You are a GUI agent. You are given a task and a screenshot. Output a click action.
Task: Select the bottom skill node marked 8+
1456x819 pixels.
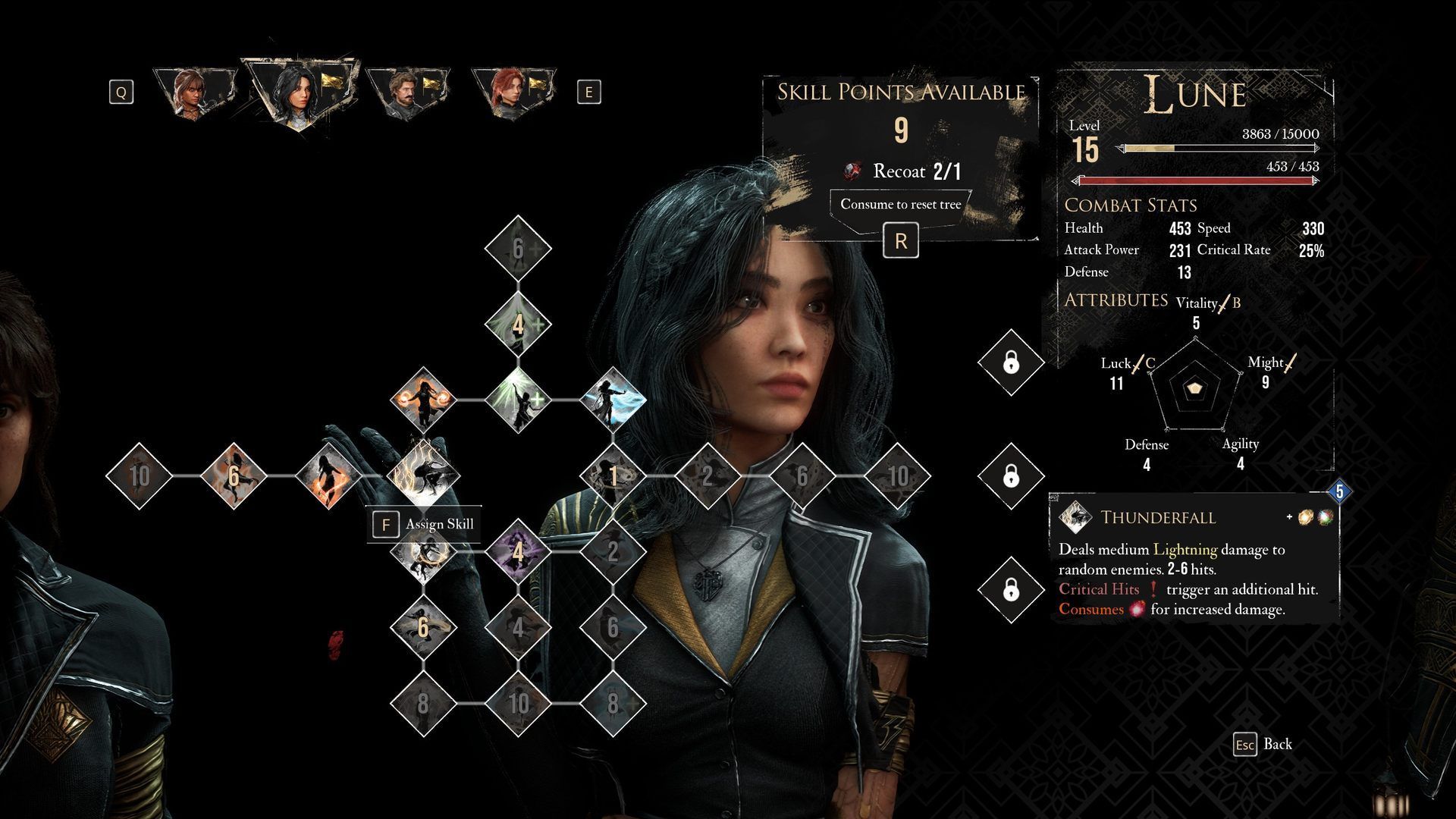point(613,703)
